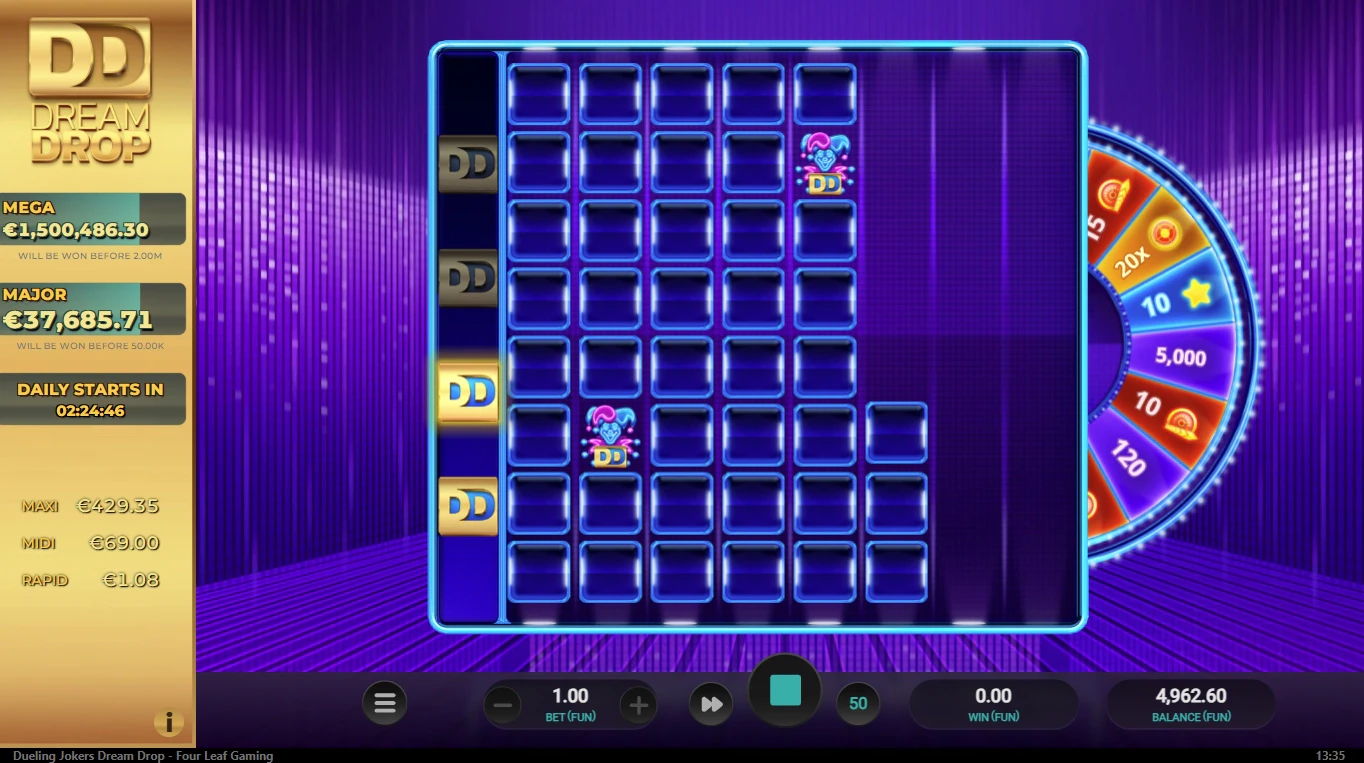Enable turbo mode with the fast-forward icon
Screen dimensions: 1364x763
[x=710, y=703]
